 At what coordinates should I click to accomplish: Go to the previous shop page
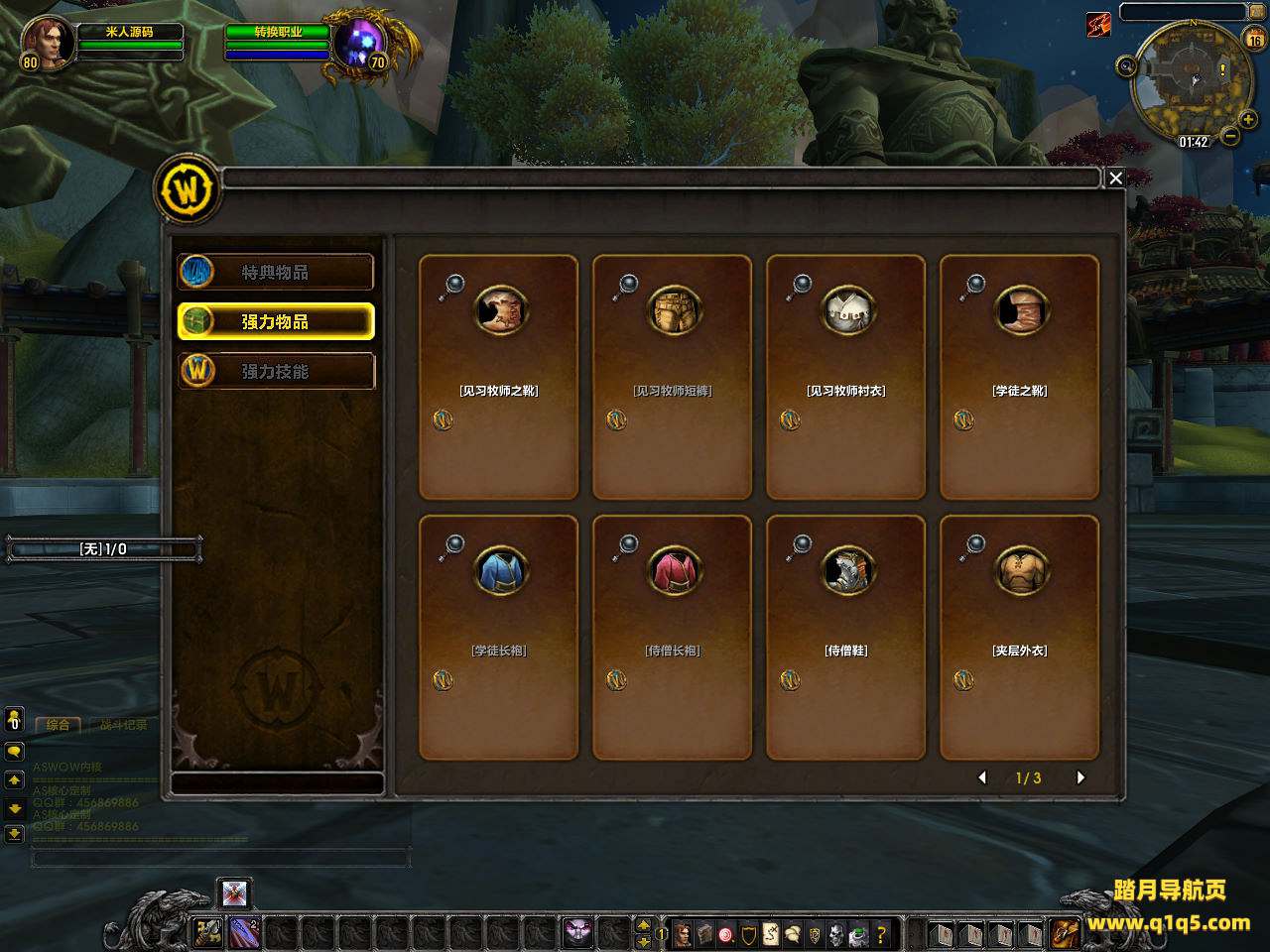[x=982, y=777]
